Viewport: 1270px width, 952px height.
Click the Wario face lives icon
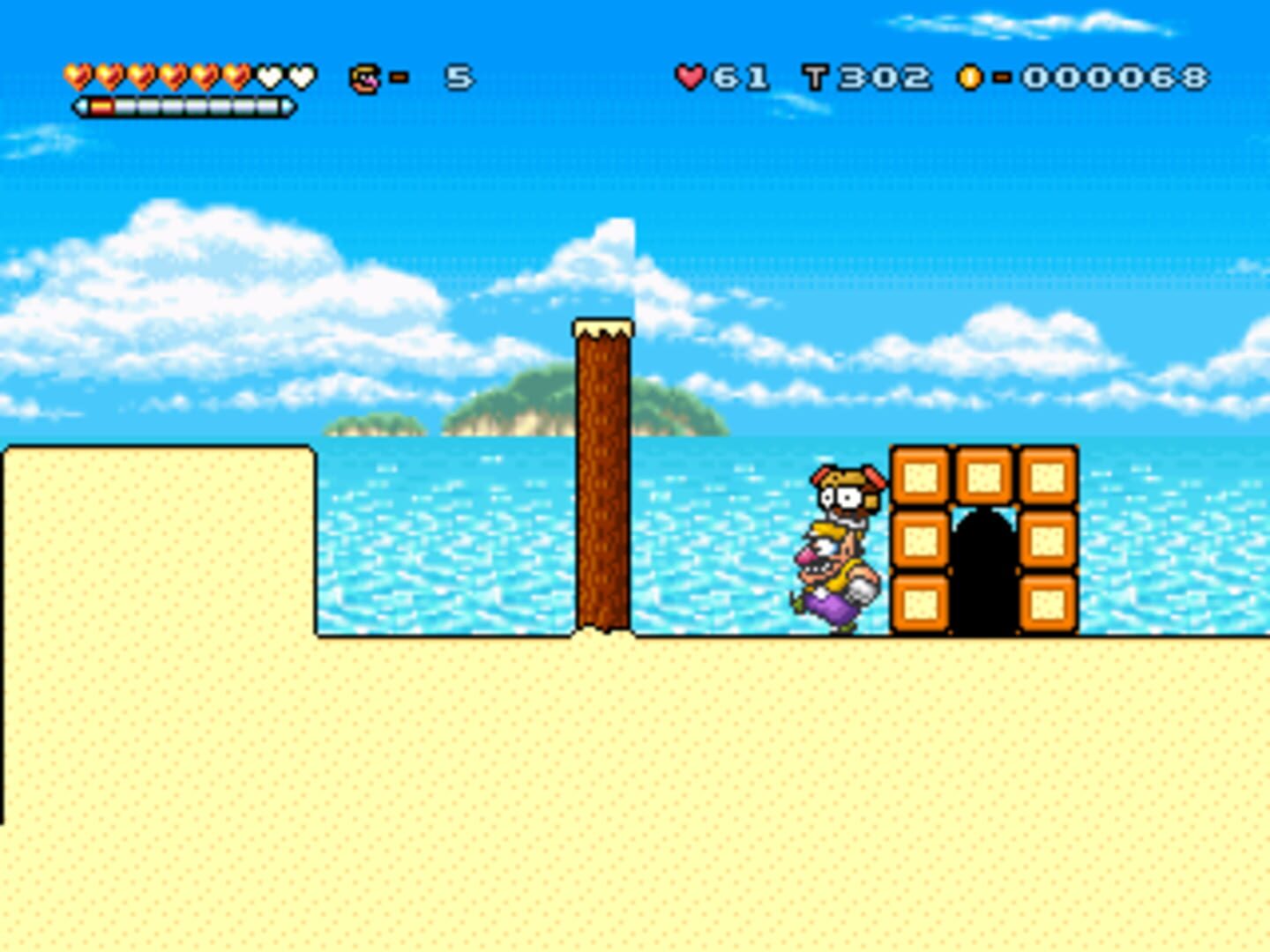tap(363, 78)
